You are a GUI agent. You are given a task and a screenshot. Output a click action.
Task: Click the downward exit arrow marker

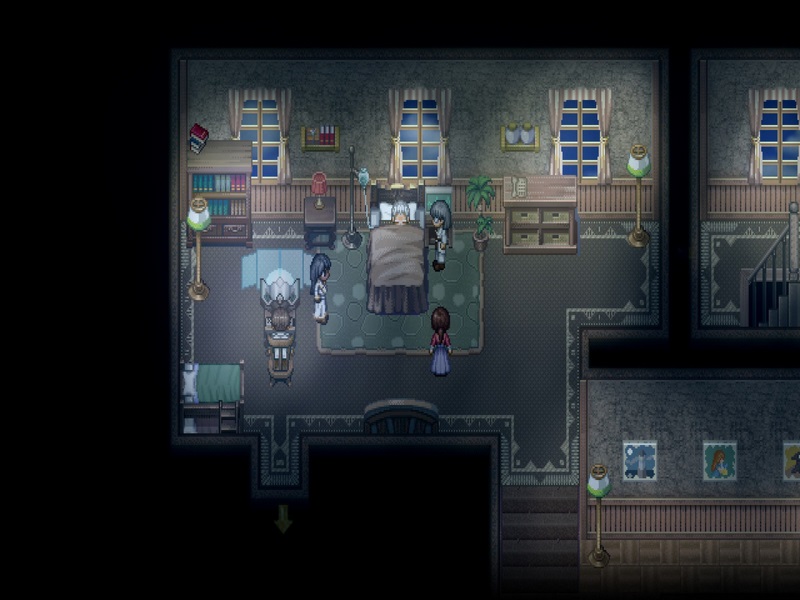(x=283, y=518)
